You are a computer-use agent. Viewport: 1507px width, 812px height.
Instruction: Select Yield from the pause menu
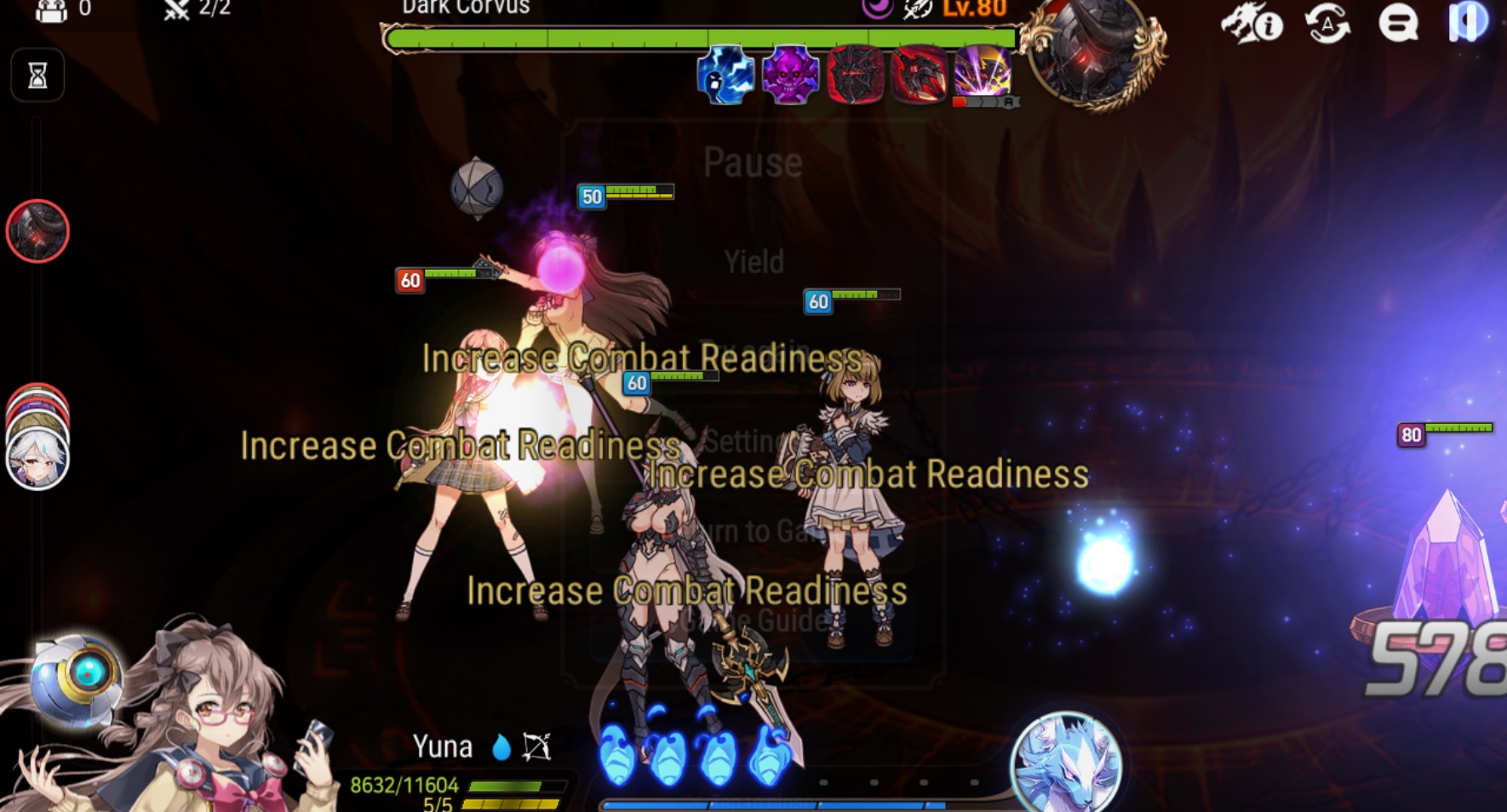click(x=753, y=261)
